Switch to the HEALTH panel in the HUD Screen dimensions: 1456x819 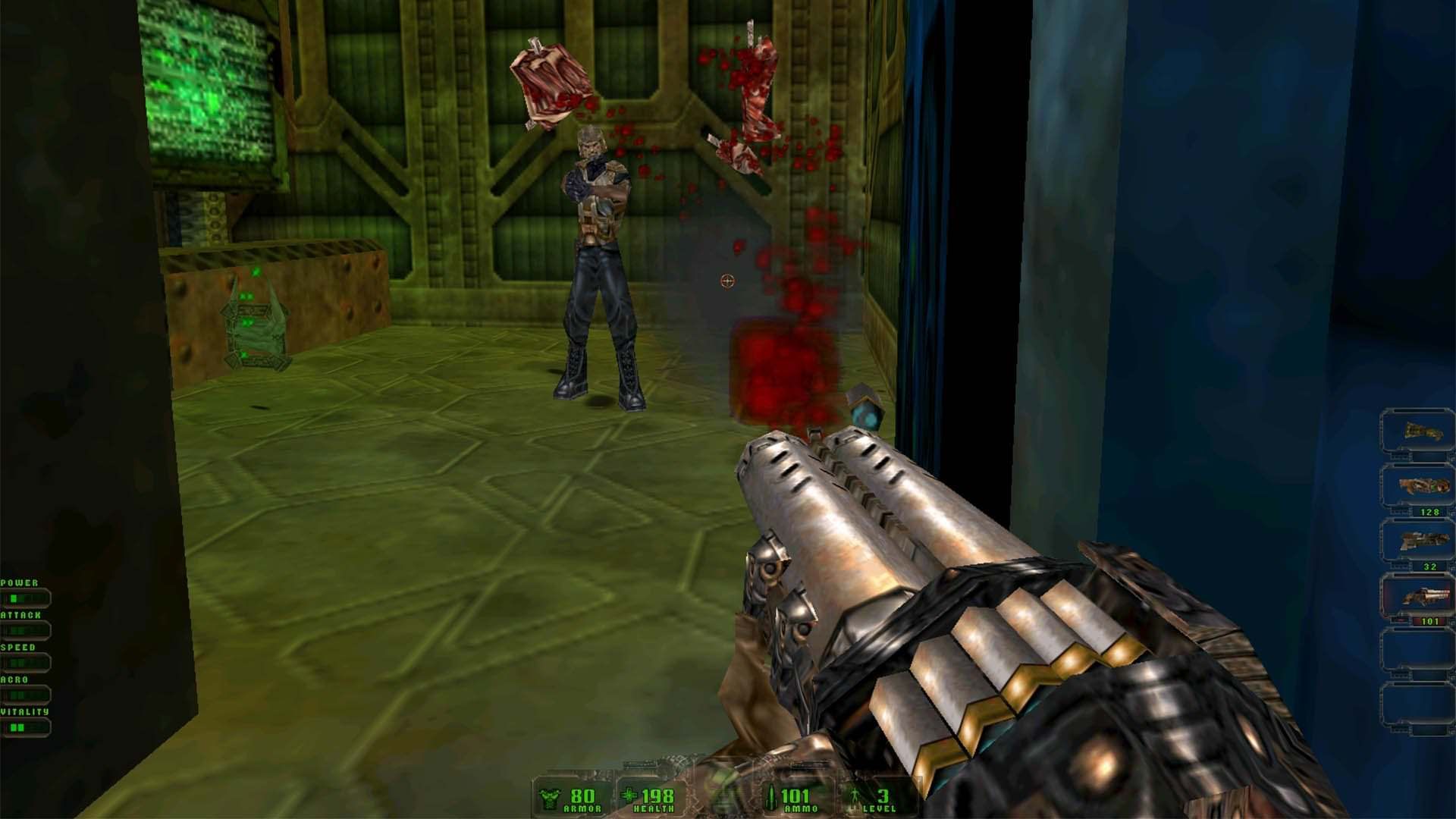coord(651,796)
